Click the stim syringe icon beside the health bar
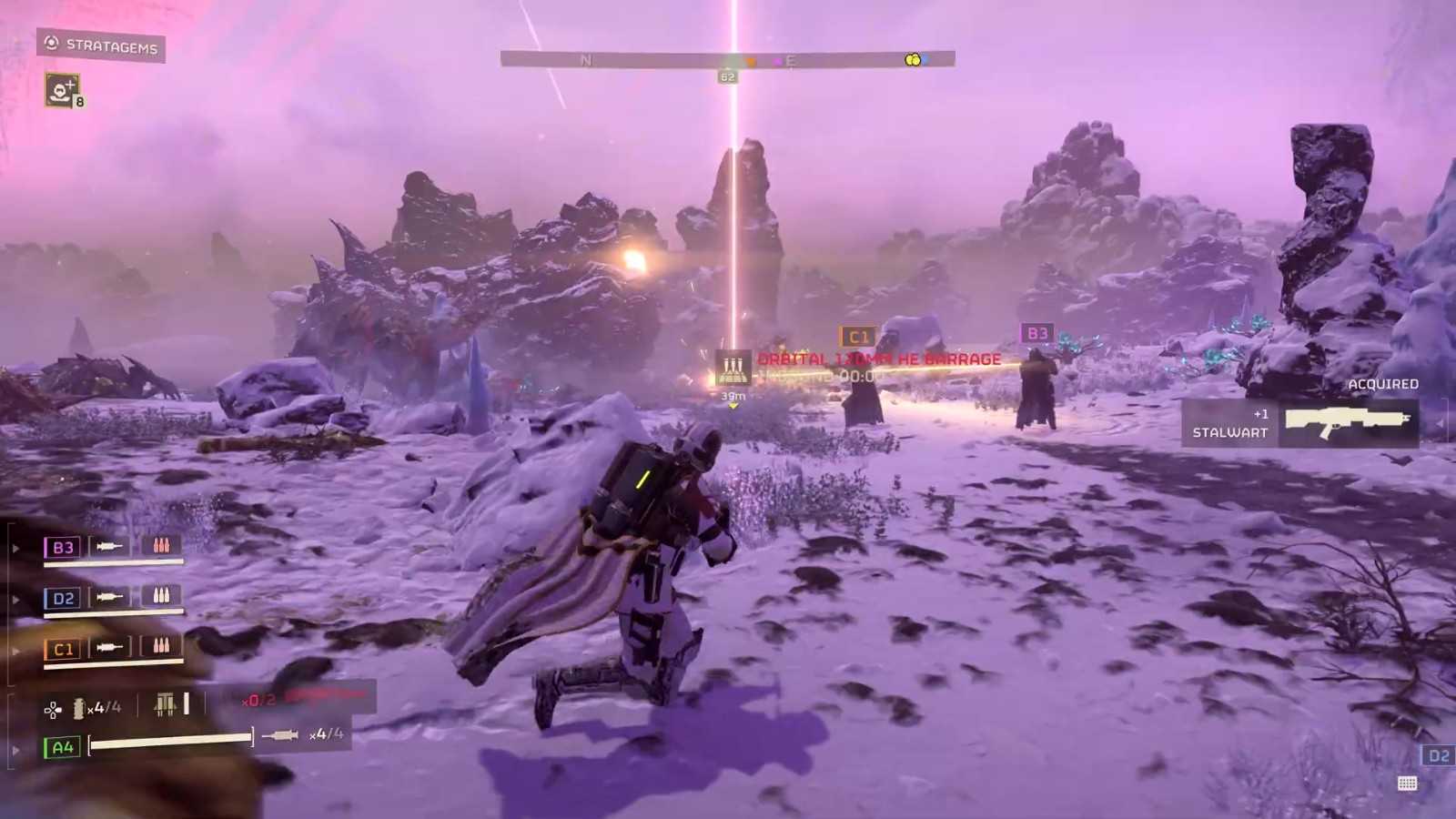Viewport: 1456px width, 819px height. coord(280,734)
